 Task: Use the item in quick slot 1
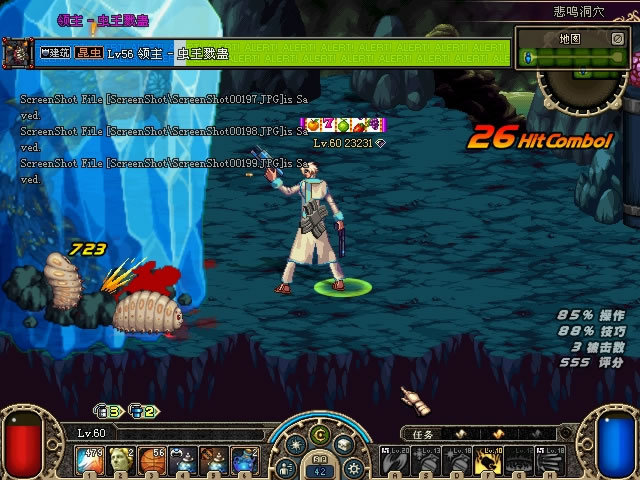click(90, 461)
